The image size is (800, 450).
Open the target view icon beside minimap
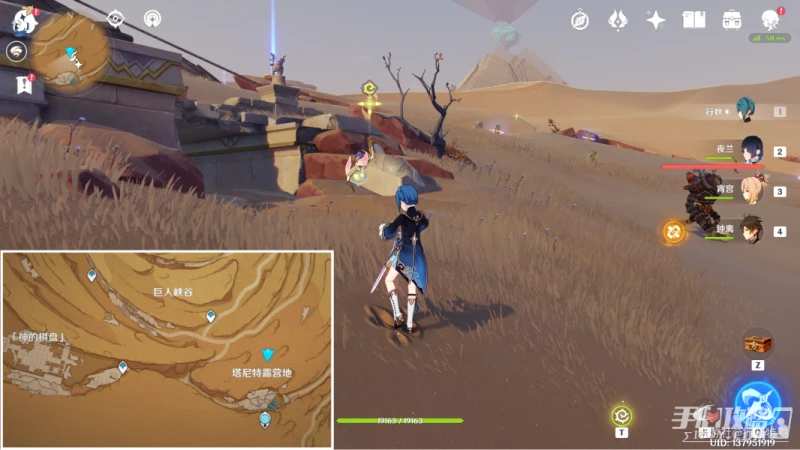tap(116, 18)
